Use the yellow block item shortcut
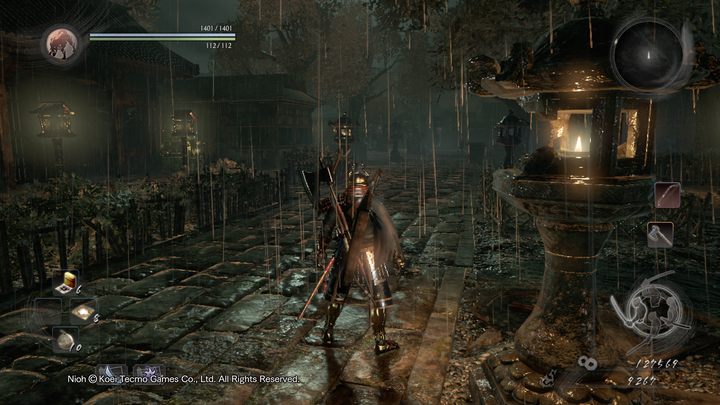This screenshot has width=720, height=405. [70, 283]
